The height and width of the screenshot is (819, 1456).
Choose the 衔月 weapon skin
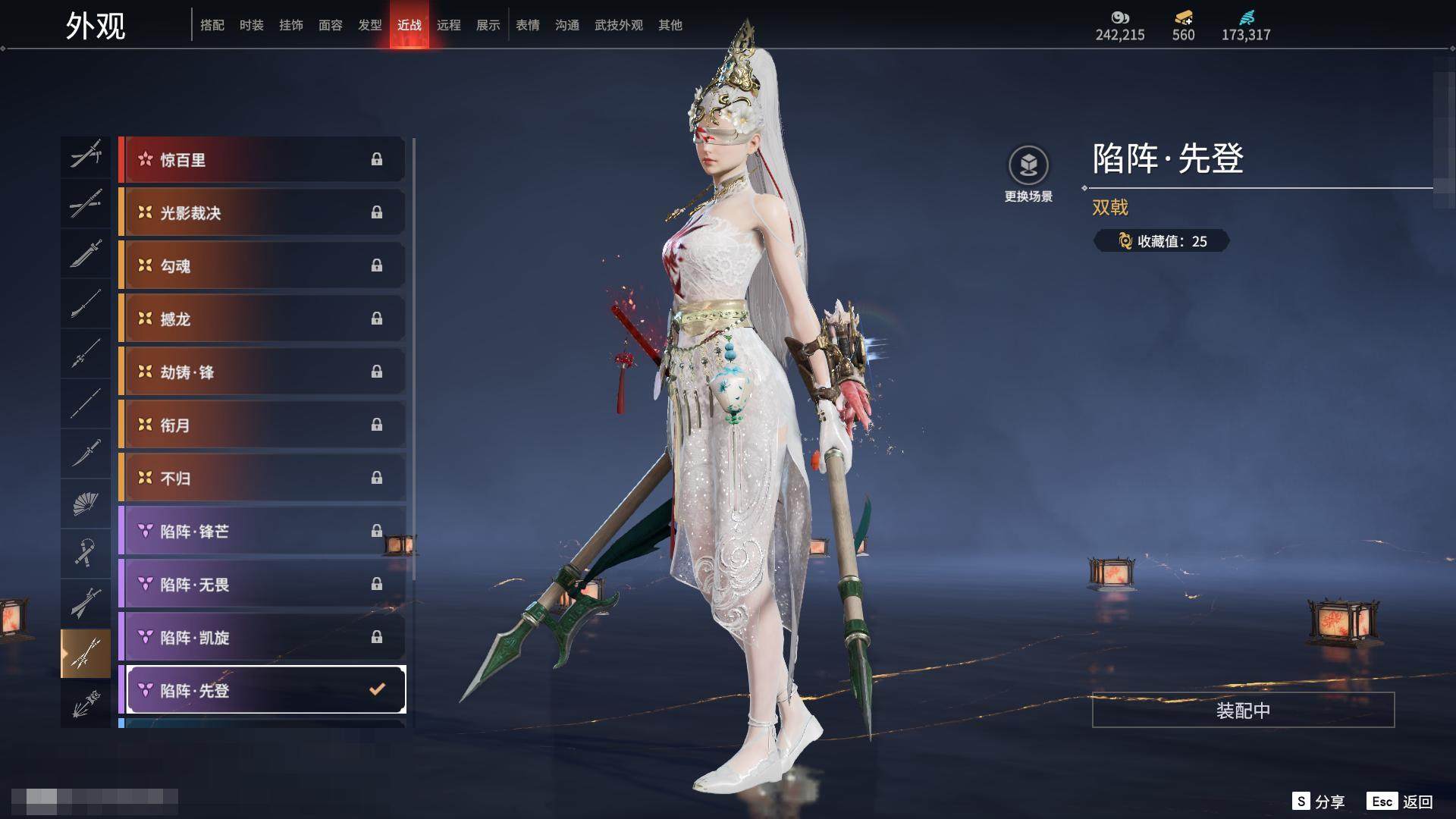262,425
